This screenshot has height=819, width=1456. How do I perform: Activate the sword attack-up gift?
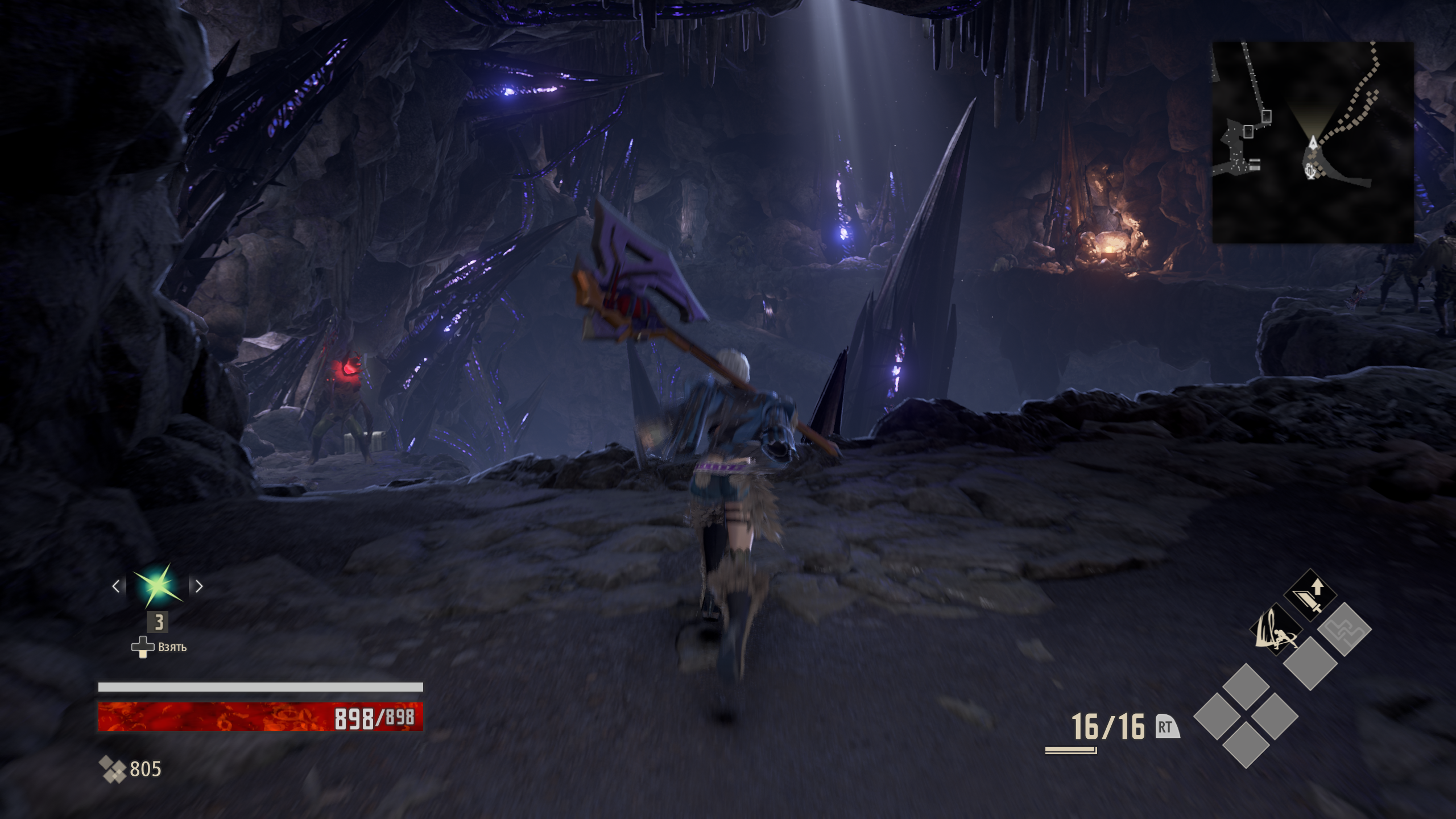(1310, 595)
